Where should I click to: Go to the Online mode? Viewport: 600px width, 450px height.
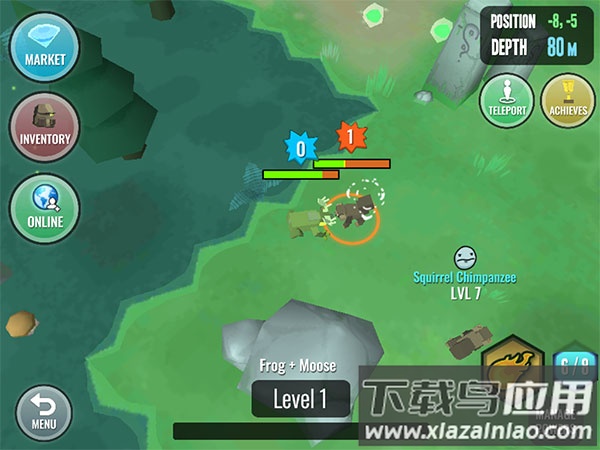point(45,208)
